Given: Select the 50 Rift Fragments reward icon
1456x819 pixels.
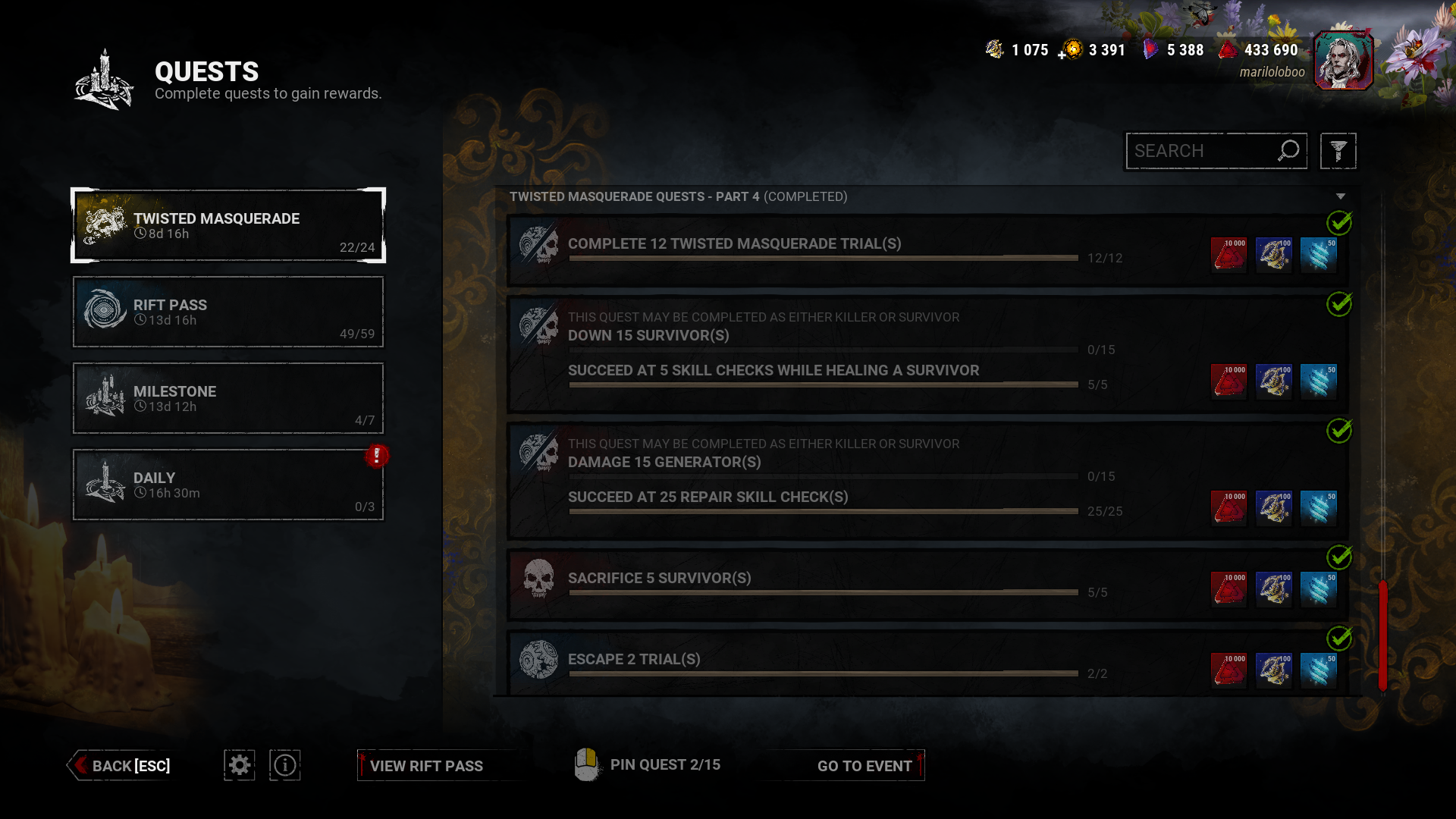Looking at the screenshot, I should click(1319, 254).
